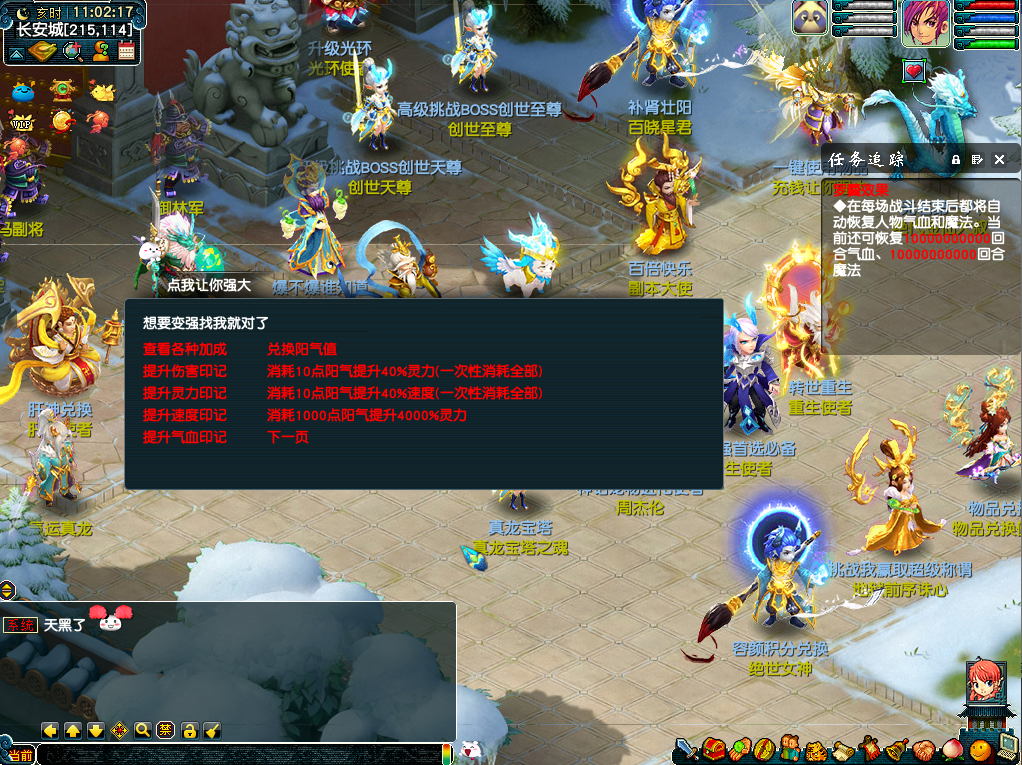
Task: Open the sword attack icon in bottom toolbar
Action: click(686, 748)
